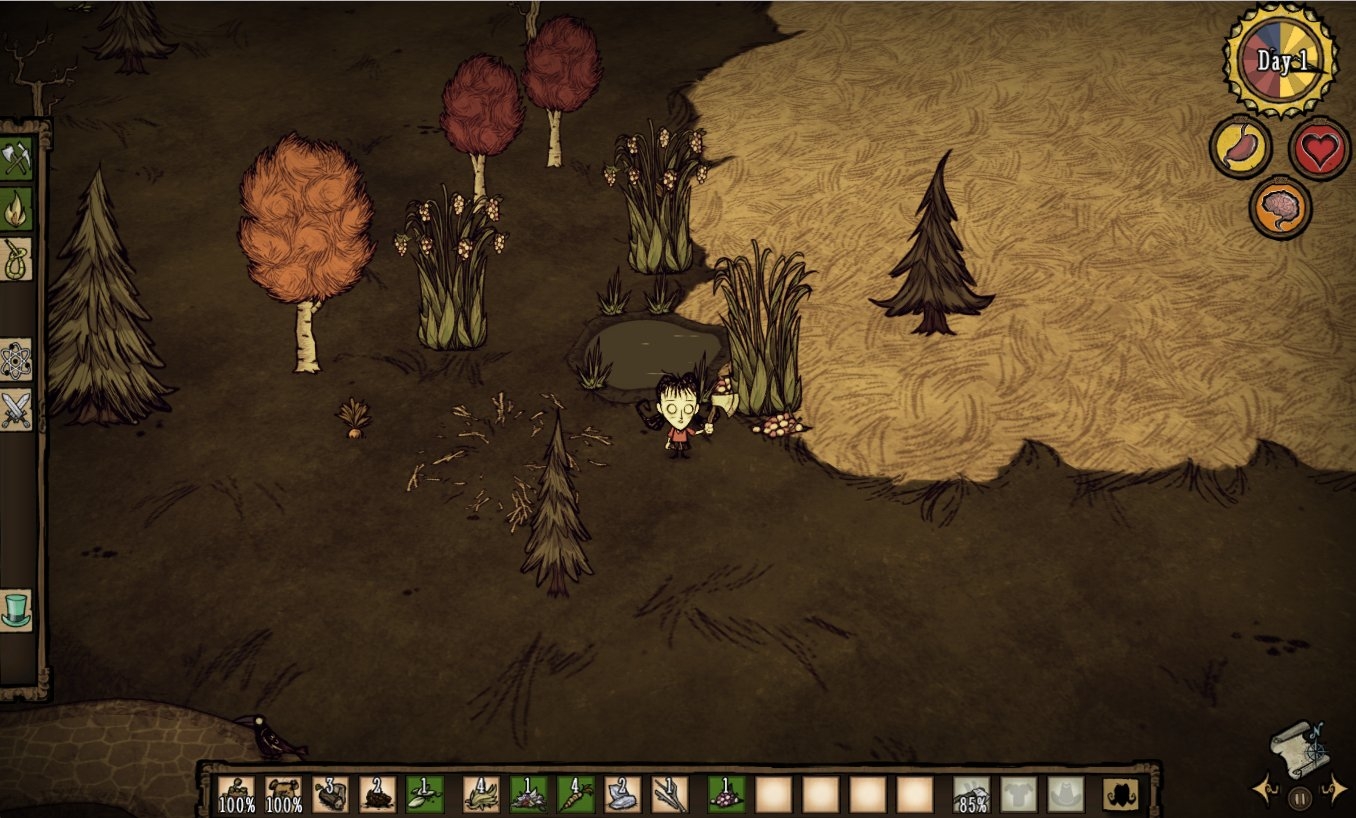Open the Science atom crafting tab
1356x818 pixels.
pos(16,360)
